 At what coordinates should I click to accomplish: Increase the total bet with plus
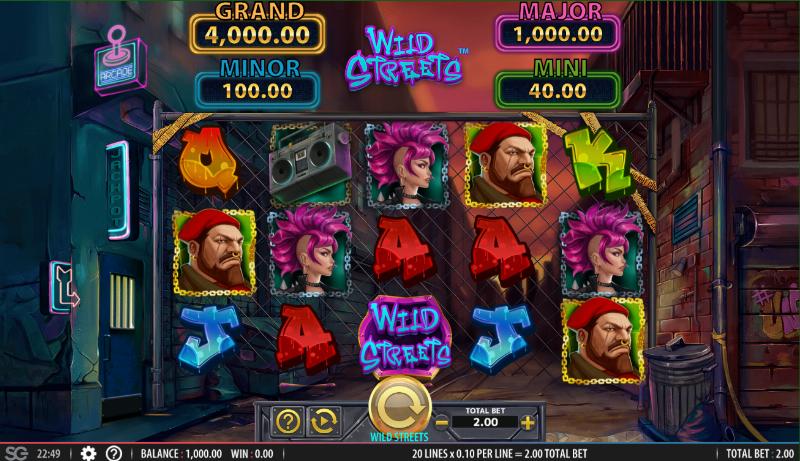(527, 423)
